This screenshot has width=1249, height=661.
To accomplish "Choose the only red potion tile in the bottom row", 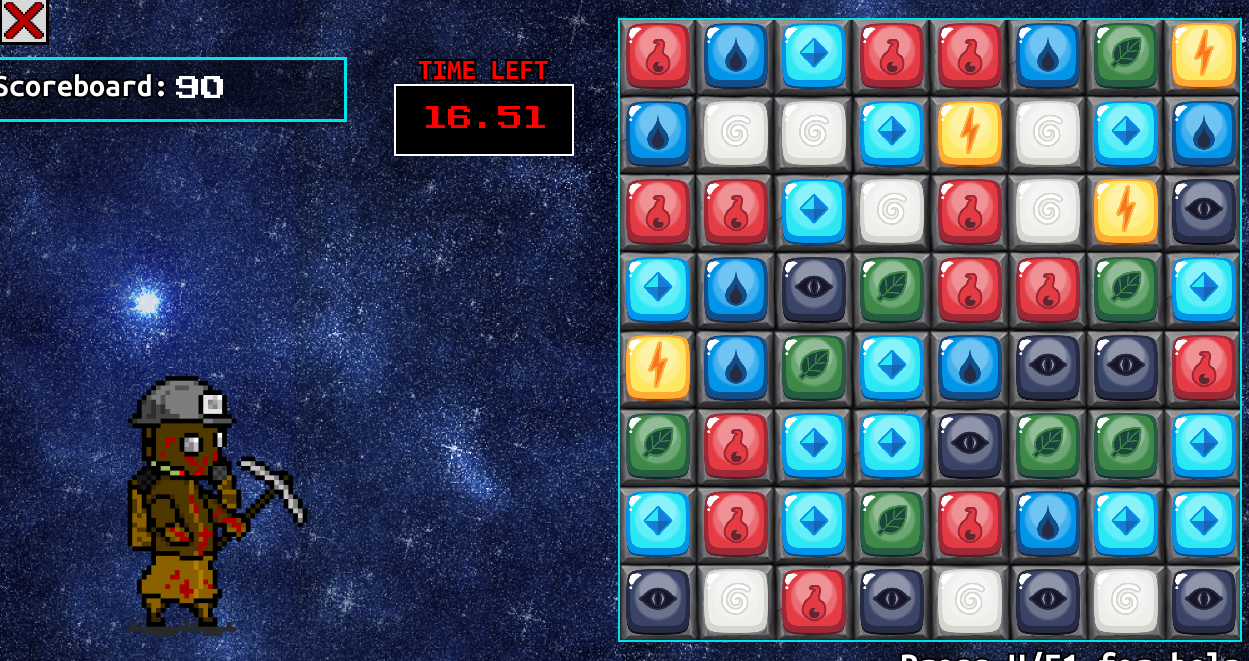I will [x=813, y=601].
